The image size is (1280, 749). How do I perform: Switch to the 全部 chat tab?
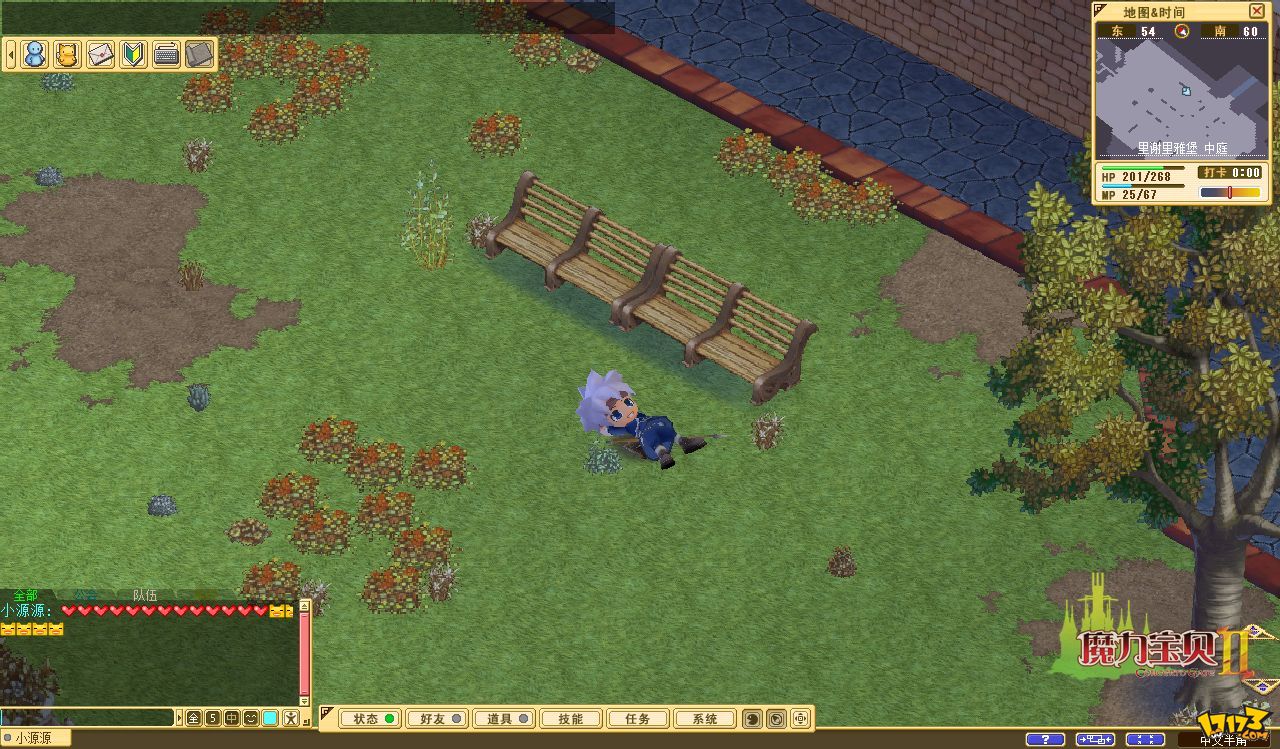point(25,595)
